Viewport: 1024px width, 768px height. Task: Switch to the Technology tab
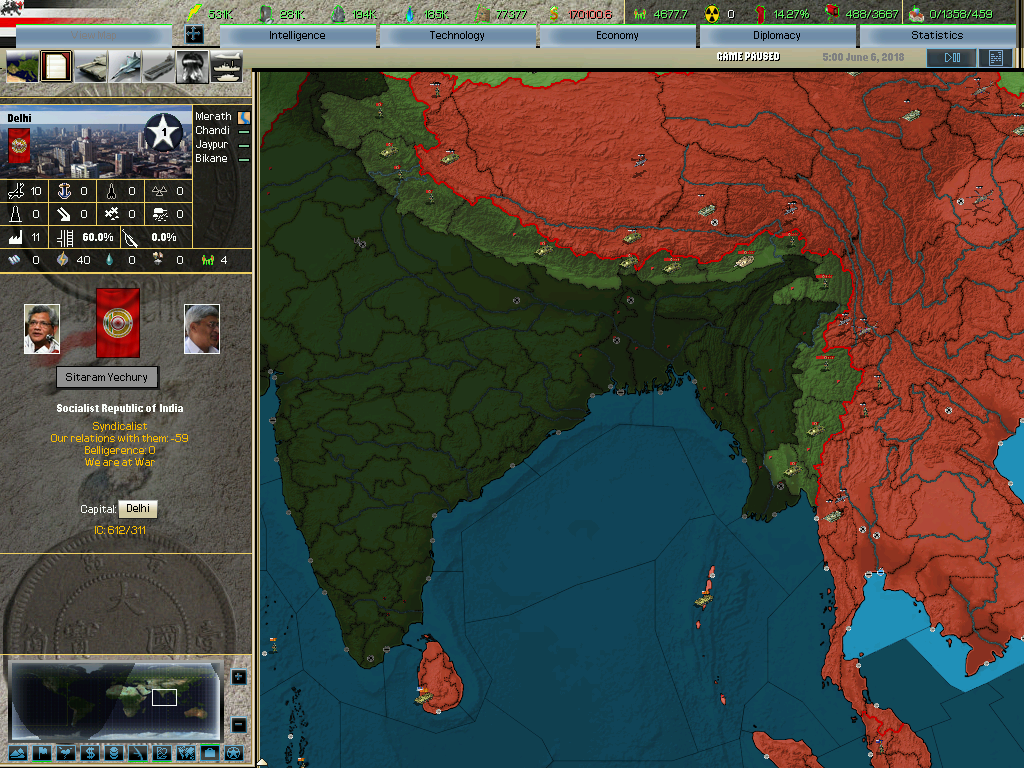tap(457, 36)
